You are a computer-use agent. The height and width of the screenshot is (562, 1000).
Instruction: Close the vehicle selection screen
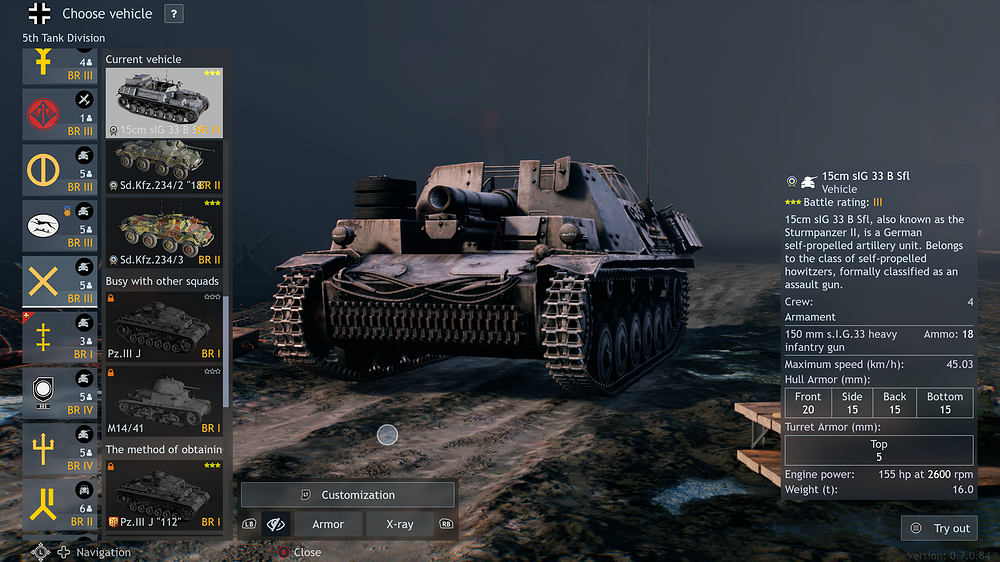coord(300,552)
